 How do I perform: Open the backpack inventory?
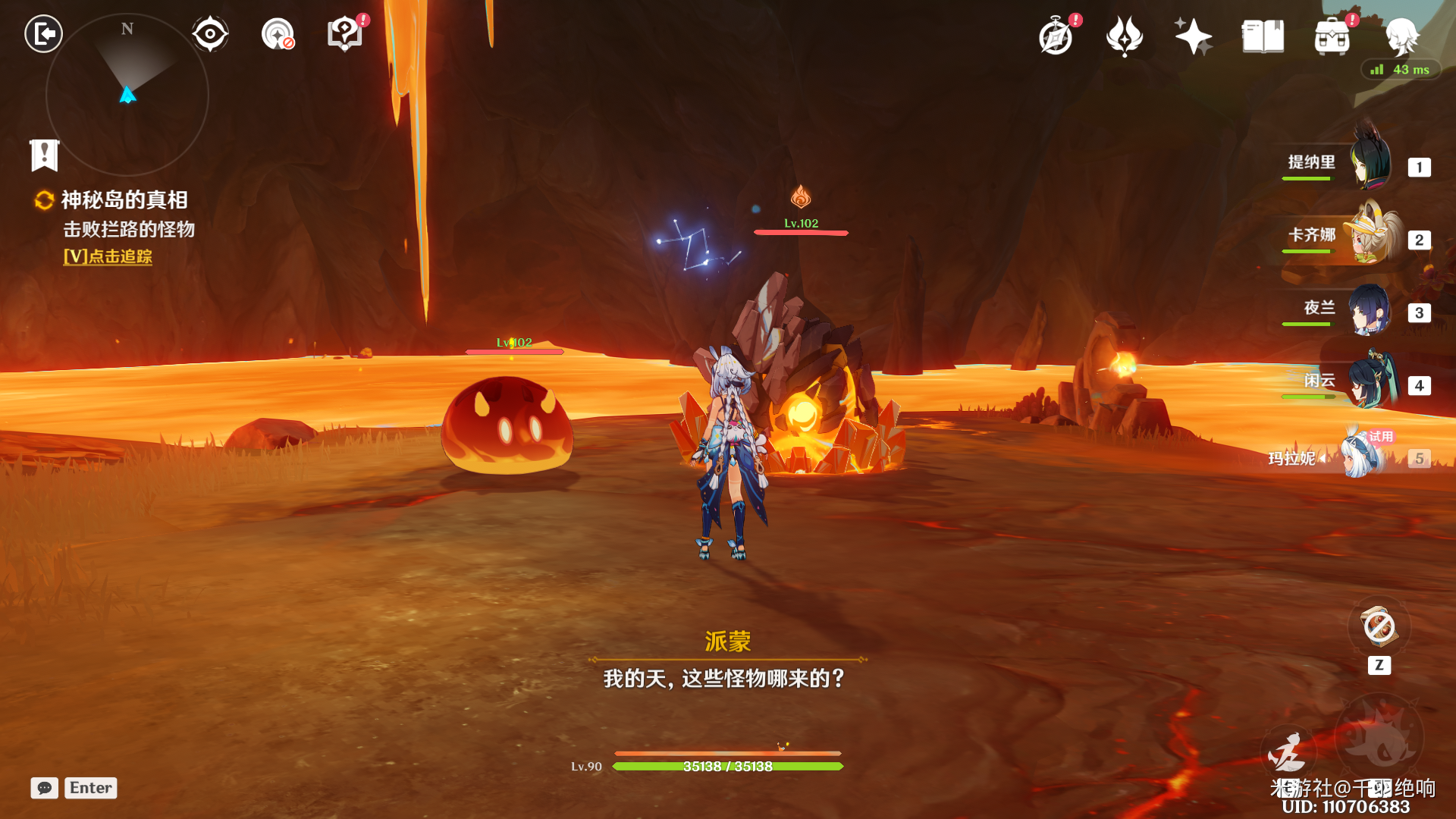[x=1332, y=36]
